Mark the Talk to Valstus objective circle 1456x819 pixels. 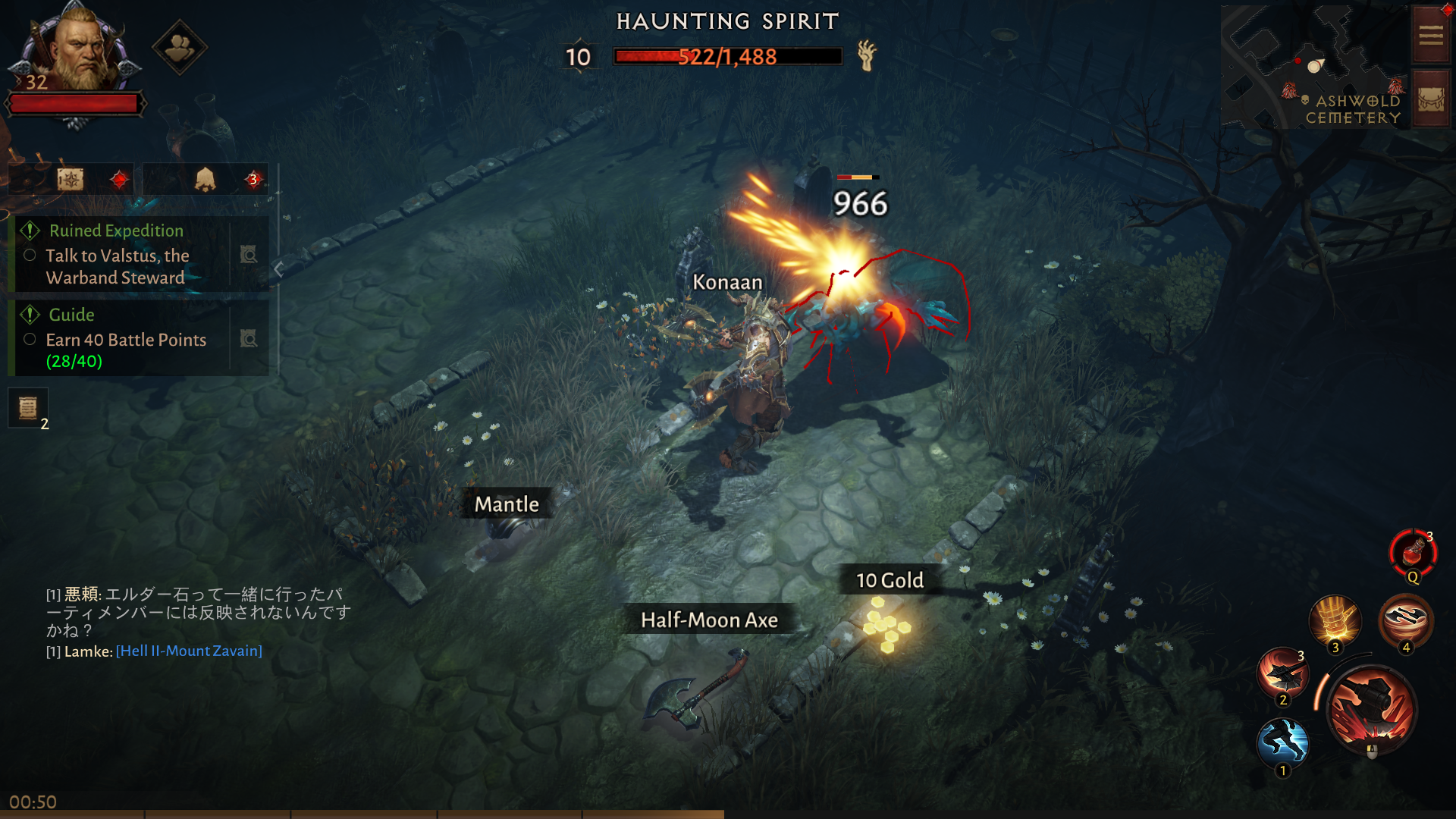click(x=30, y=256)
